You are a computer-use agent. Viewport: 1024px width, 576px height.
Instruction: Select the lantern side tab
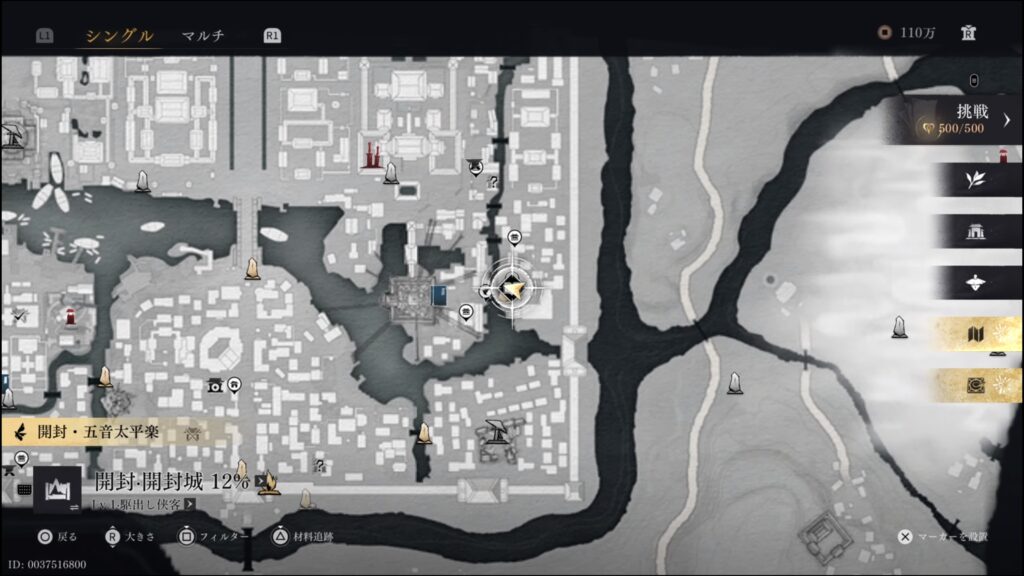(975, 284)
